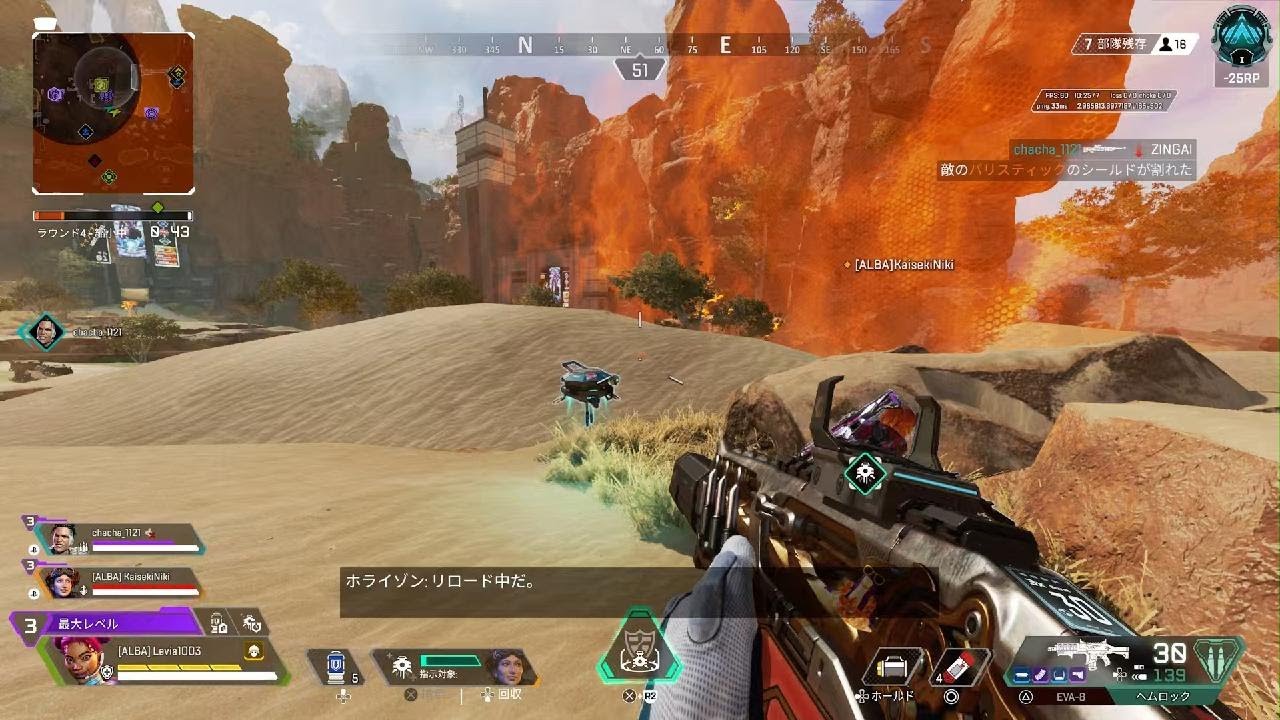Select the red grenade ordnance slot
Viewport: 1280px width, 720px height.
tap(958, 667)
